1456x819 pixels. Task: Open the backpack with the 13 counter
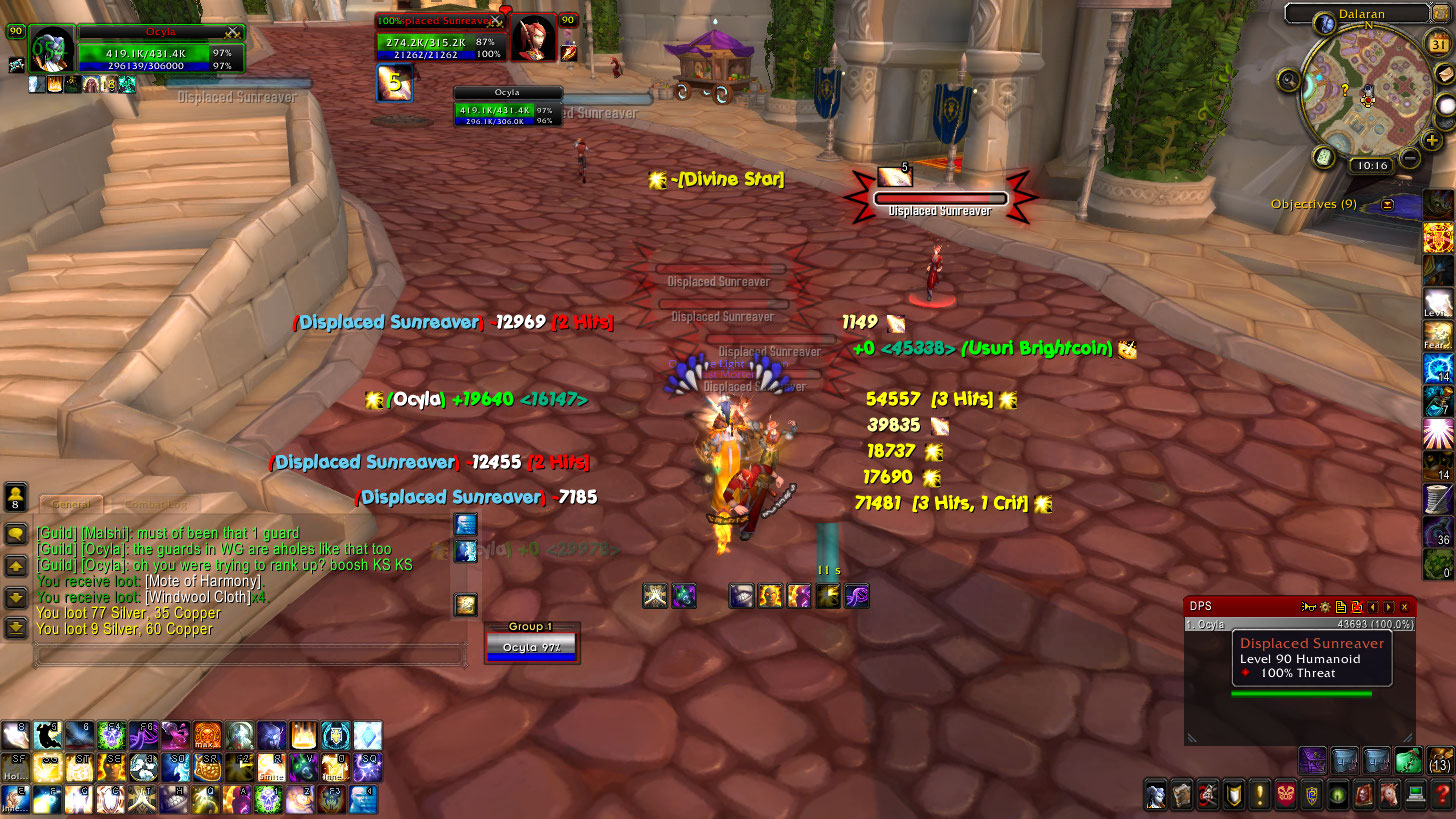point(1439,760)
